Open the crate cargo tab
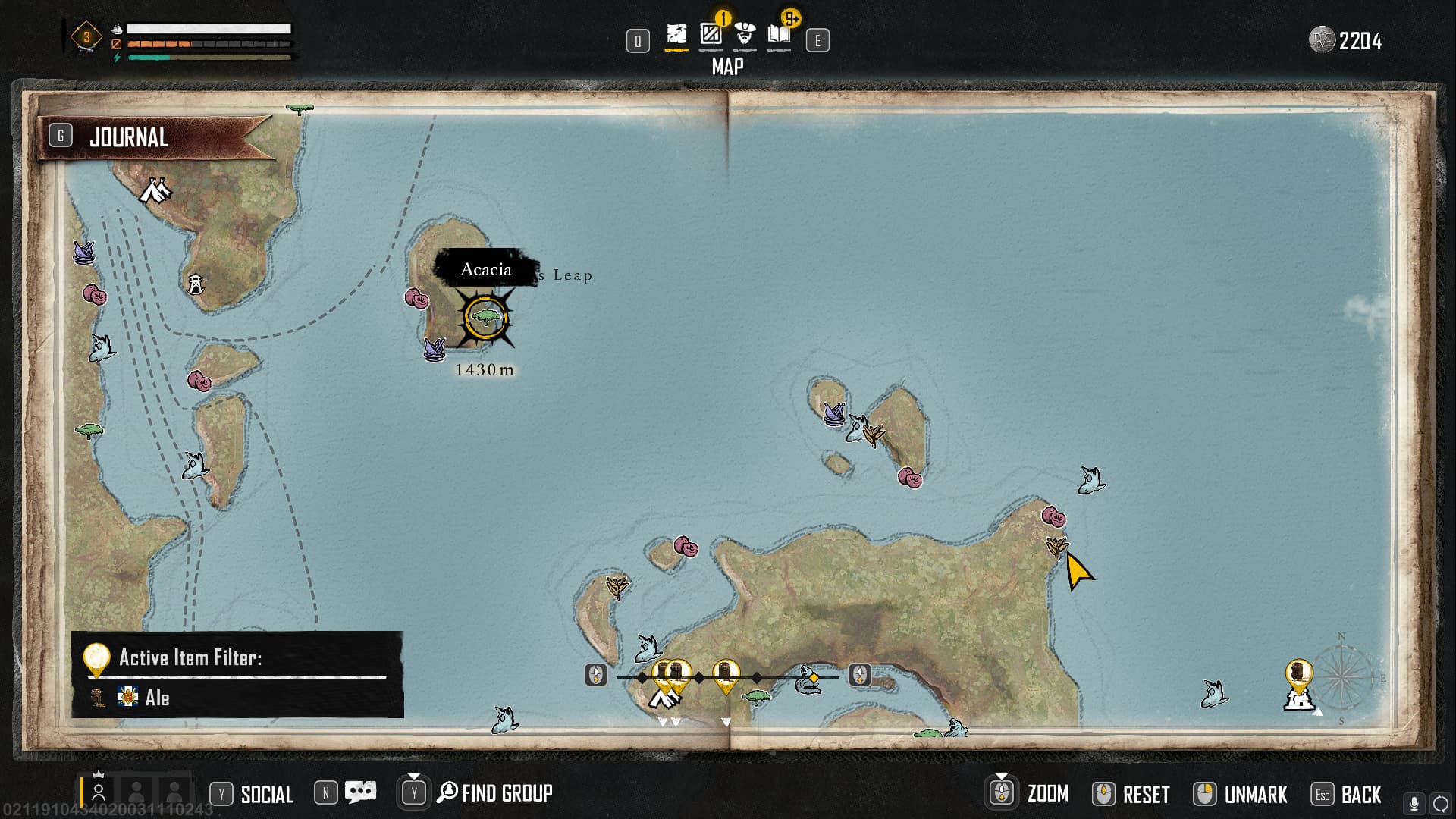The width and height of the screenshot is (1456, 819). click(711, 35)
